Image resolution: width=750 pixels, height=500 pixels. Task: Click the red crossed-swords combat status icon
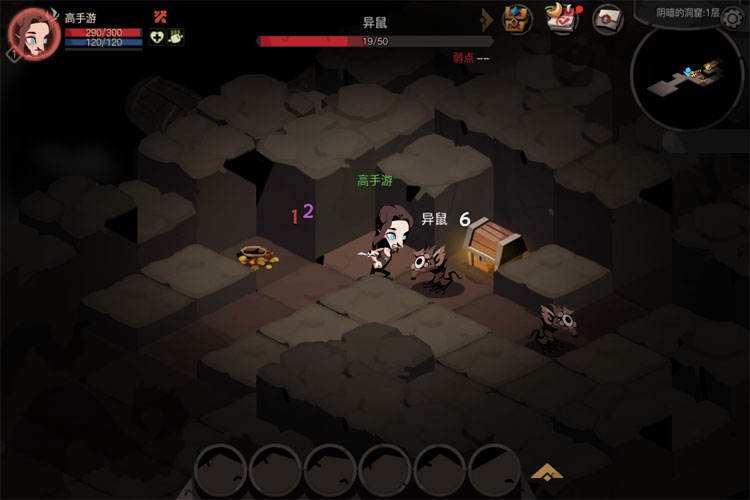click(160, 16)
